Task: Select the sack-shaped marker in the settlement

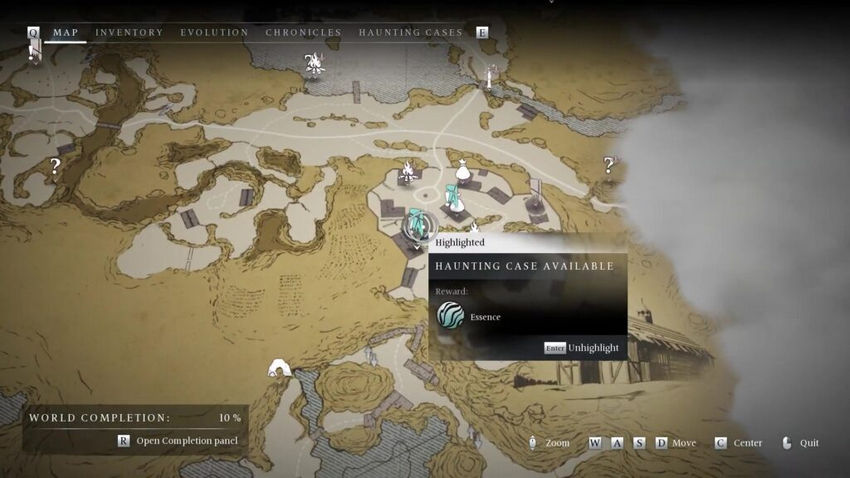Action: 462,172
